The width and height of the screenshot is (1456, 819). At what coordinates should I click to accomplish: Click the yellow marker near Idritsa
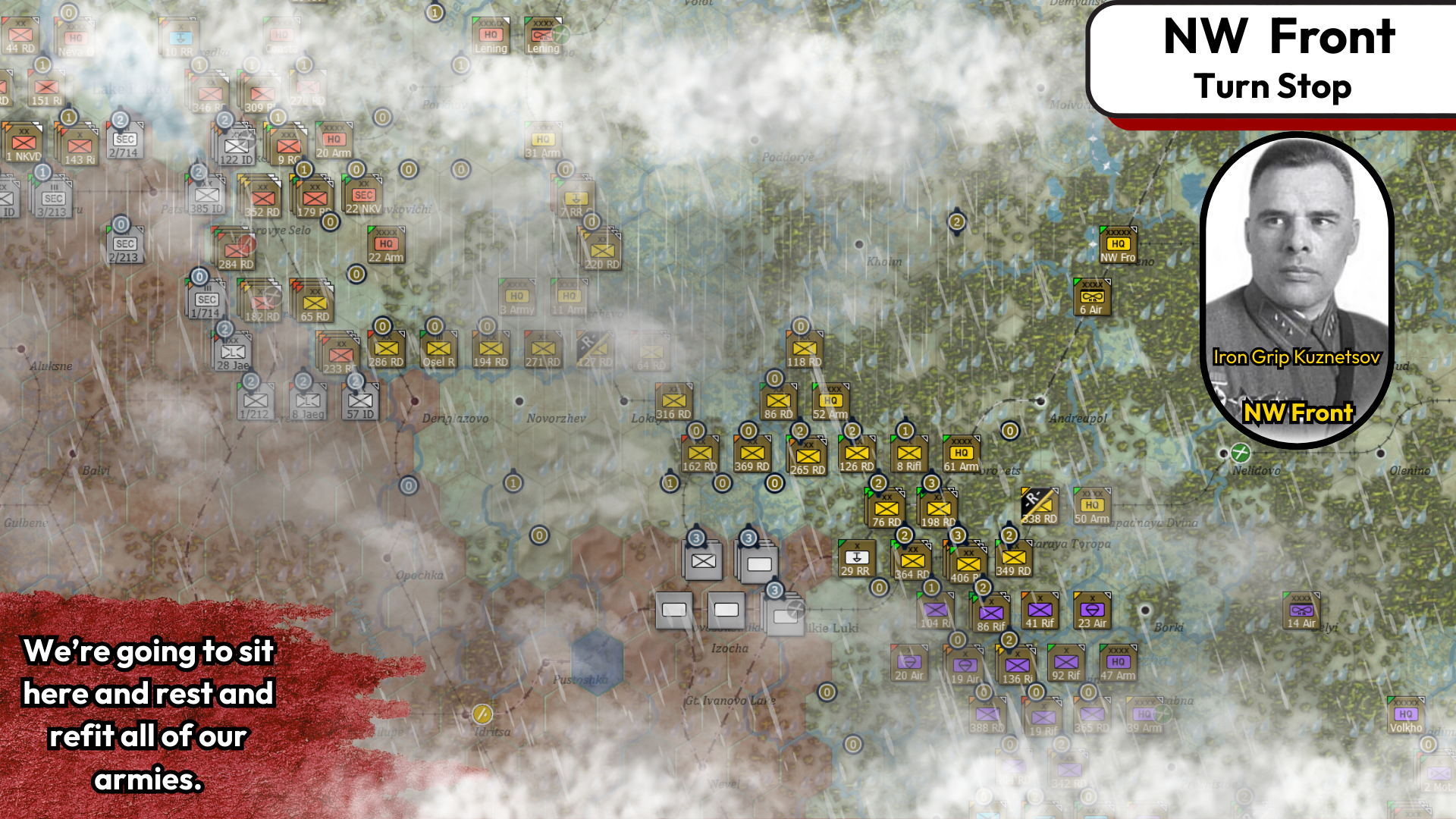[481, 714]
